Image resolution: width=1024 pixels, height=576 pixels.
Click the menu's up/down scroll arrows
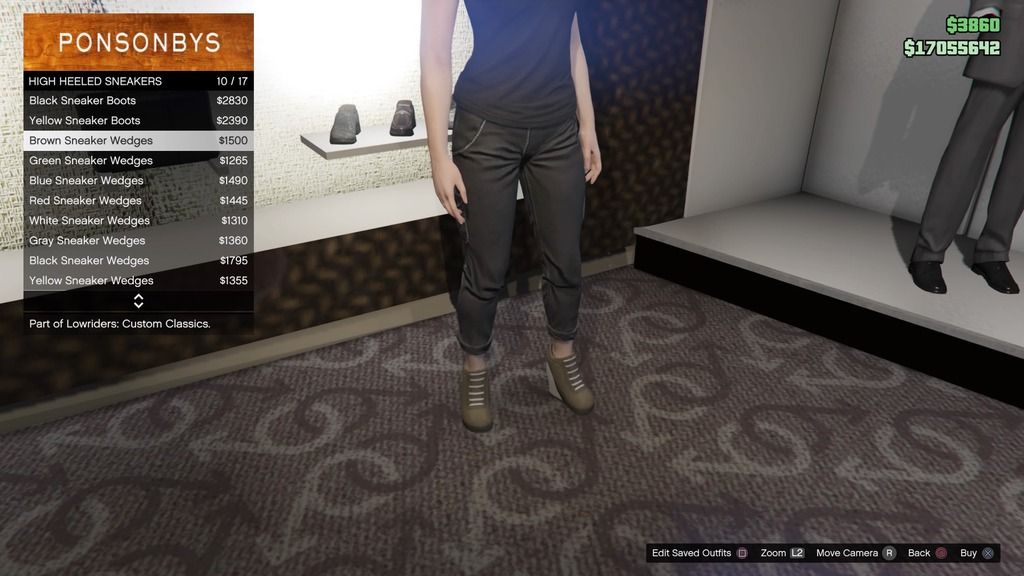click(138, 300)
